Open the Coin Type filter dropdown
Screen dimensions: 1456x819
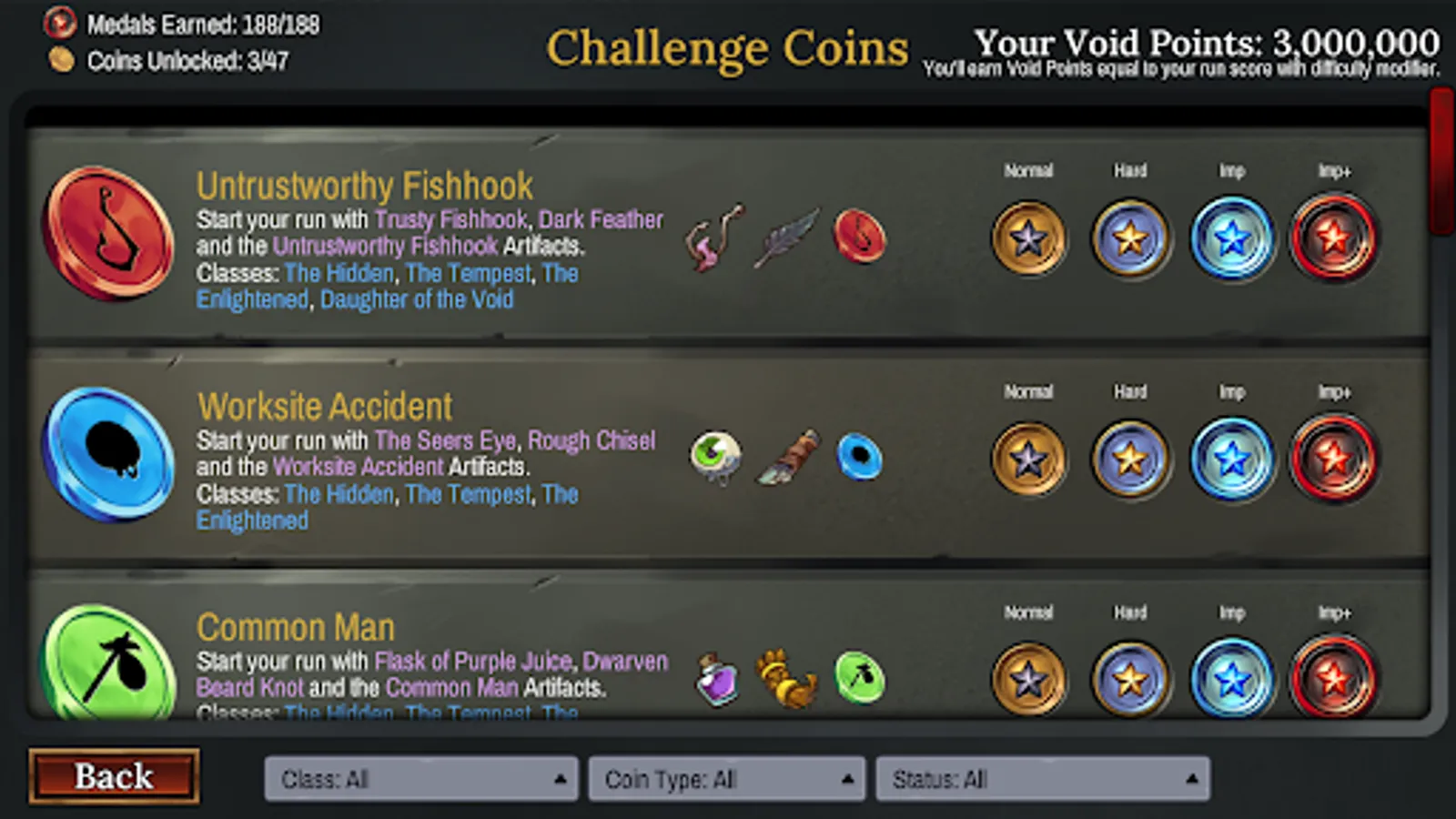(726, 779)
